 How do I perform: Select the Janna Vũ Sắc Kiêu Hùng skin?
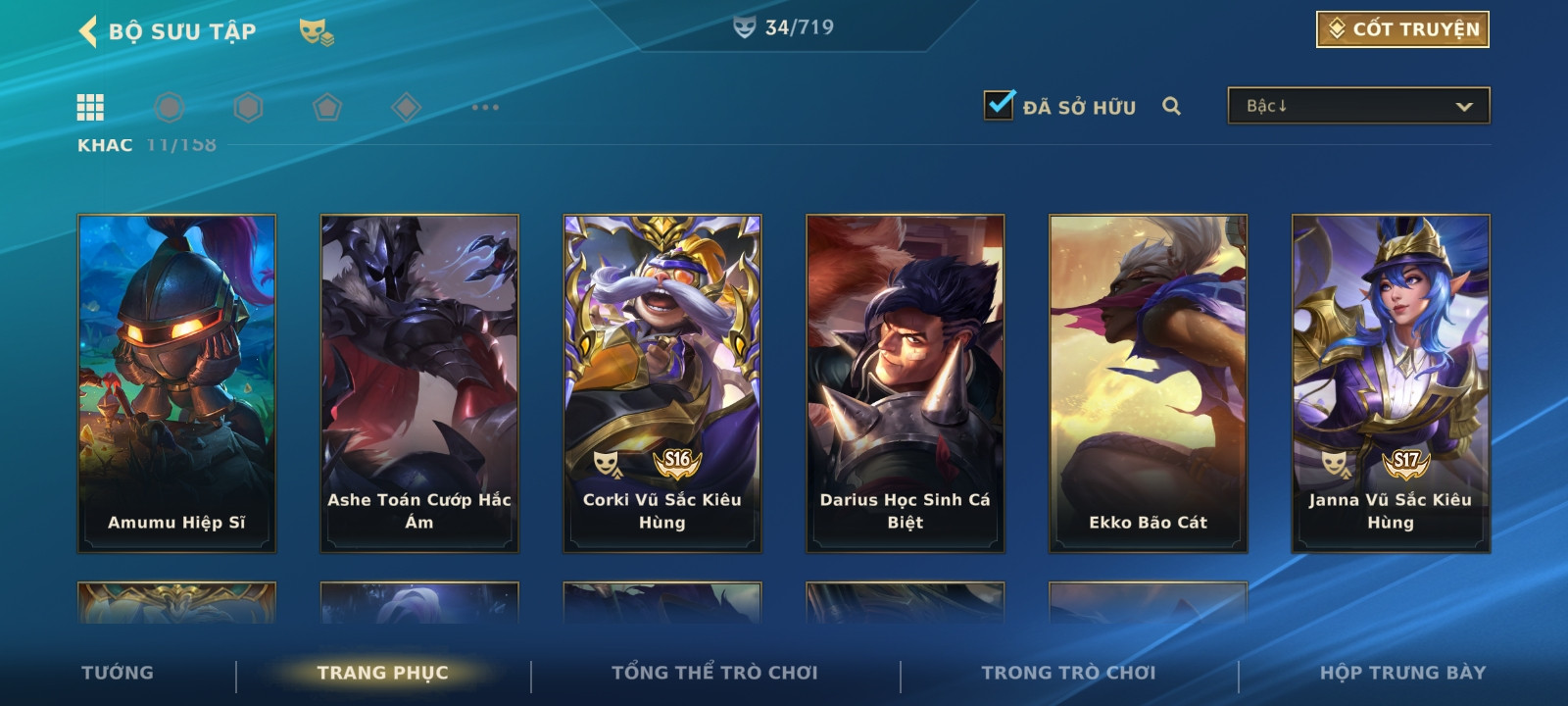[1391, 383]
